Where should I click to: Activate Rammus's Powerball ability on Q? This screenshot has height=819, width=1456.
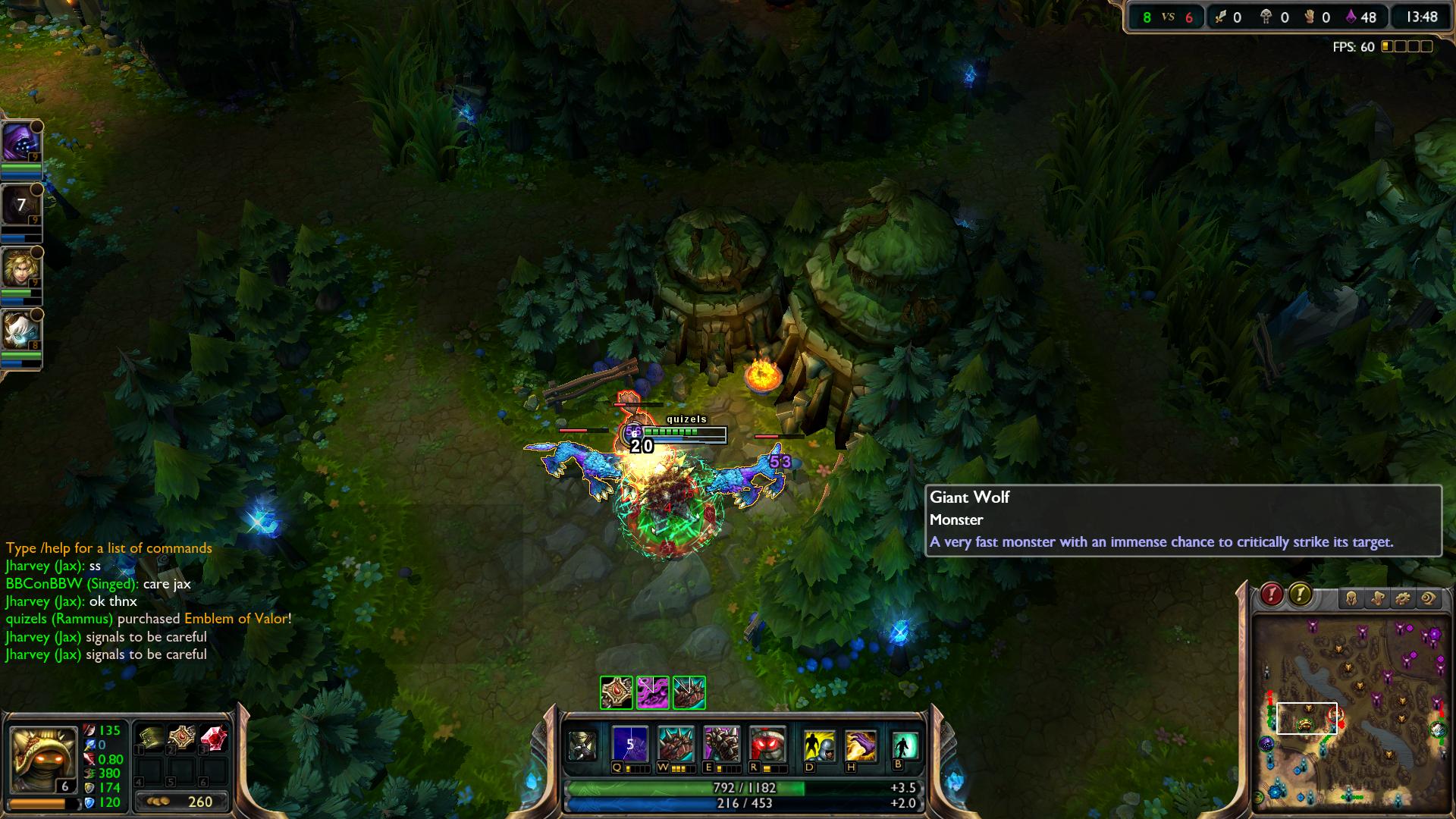[x=630, y=744]
